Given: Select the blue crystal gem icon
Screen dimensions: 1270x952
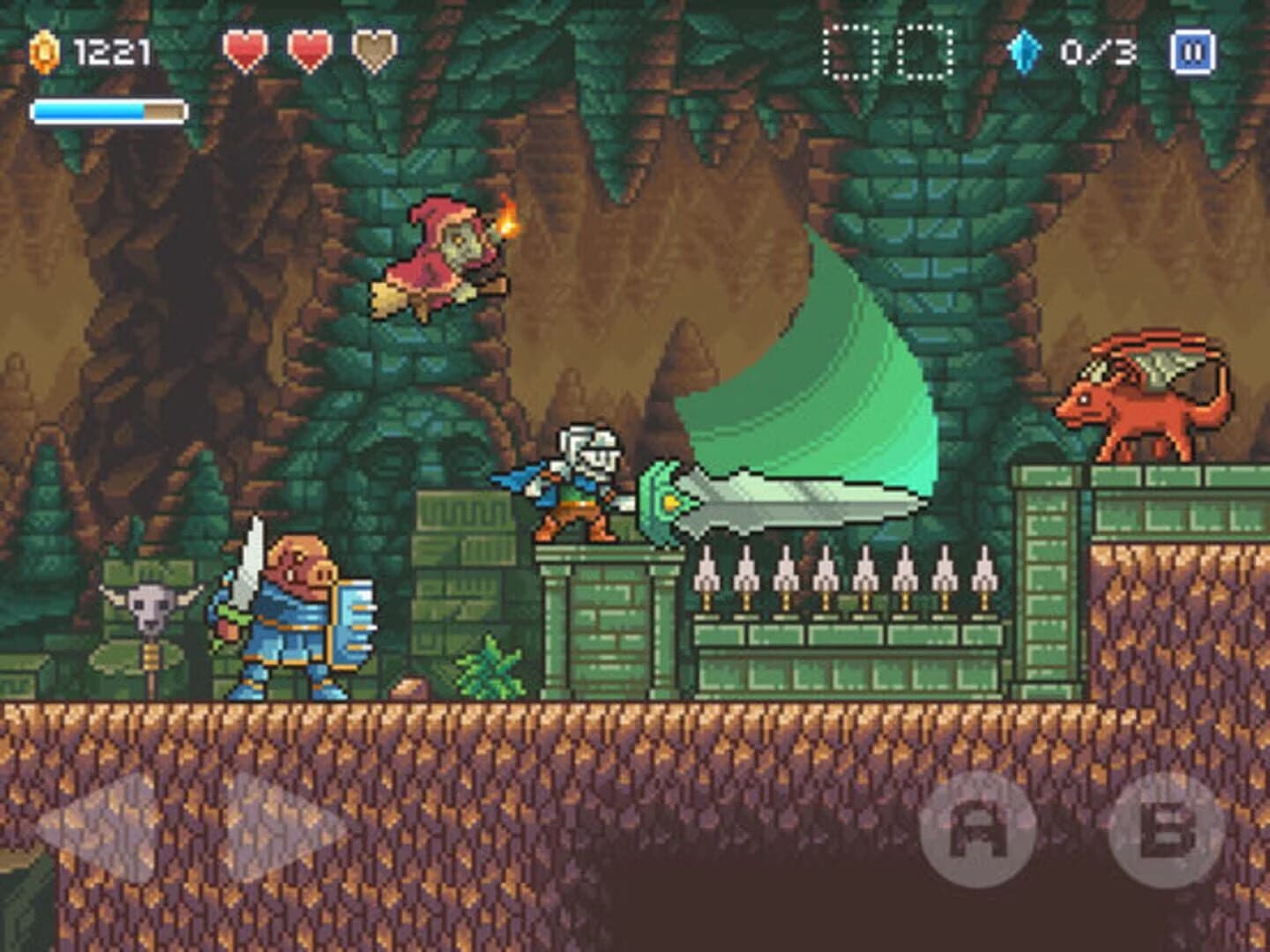Looking at the screenshot, I should 1025,50.
